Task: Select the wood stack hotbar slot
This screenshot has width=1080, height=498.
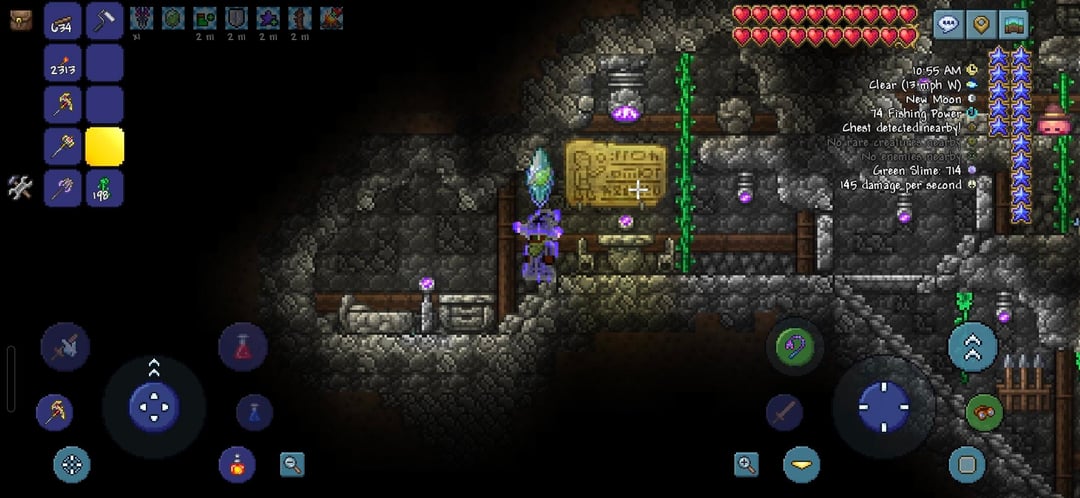Action: [x=63, y=21]
